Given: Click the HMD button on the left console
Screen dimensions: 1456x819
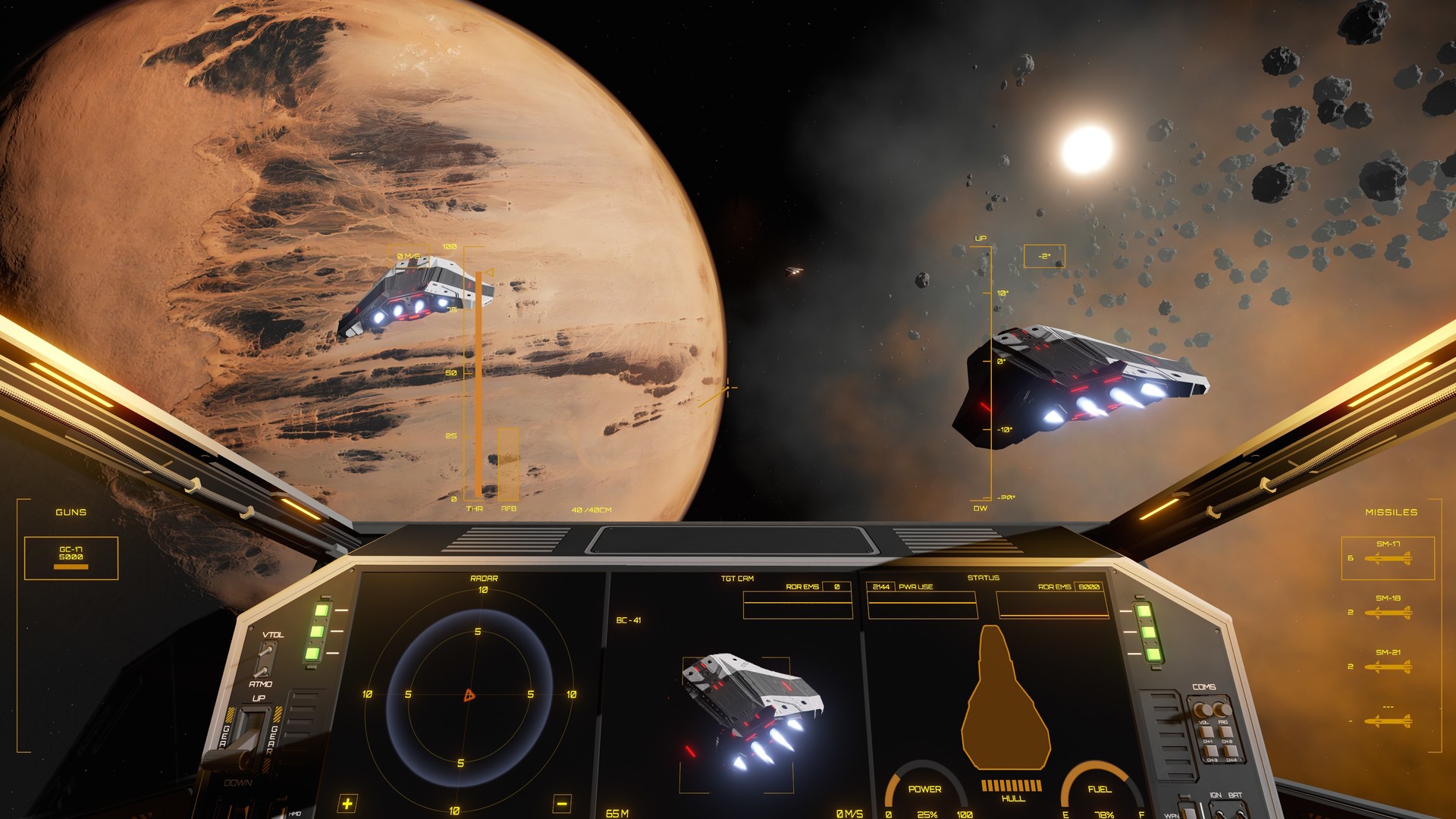Looking at the screenshot, I should 295,814.
